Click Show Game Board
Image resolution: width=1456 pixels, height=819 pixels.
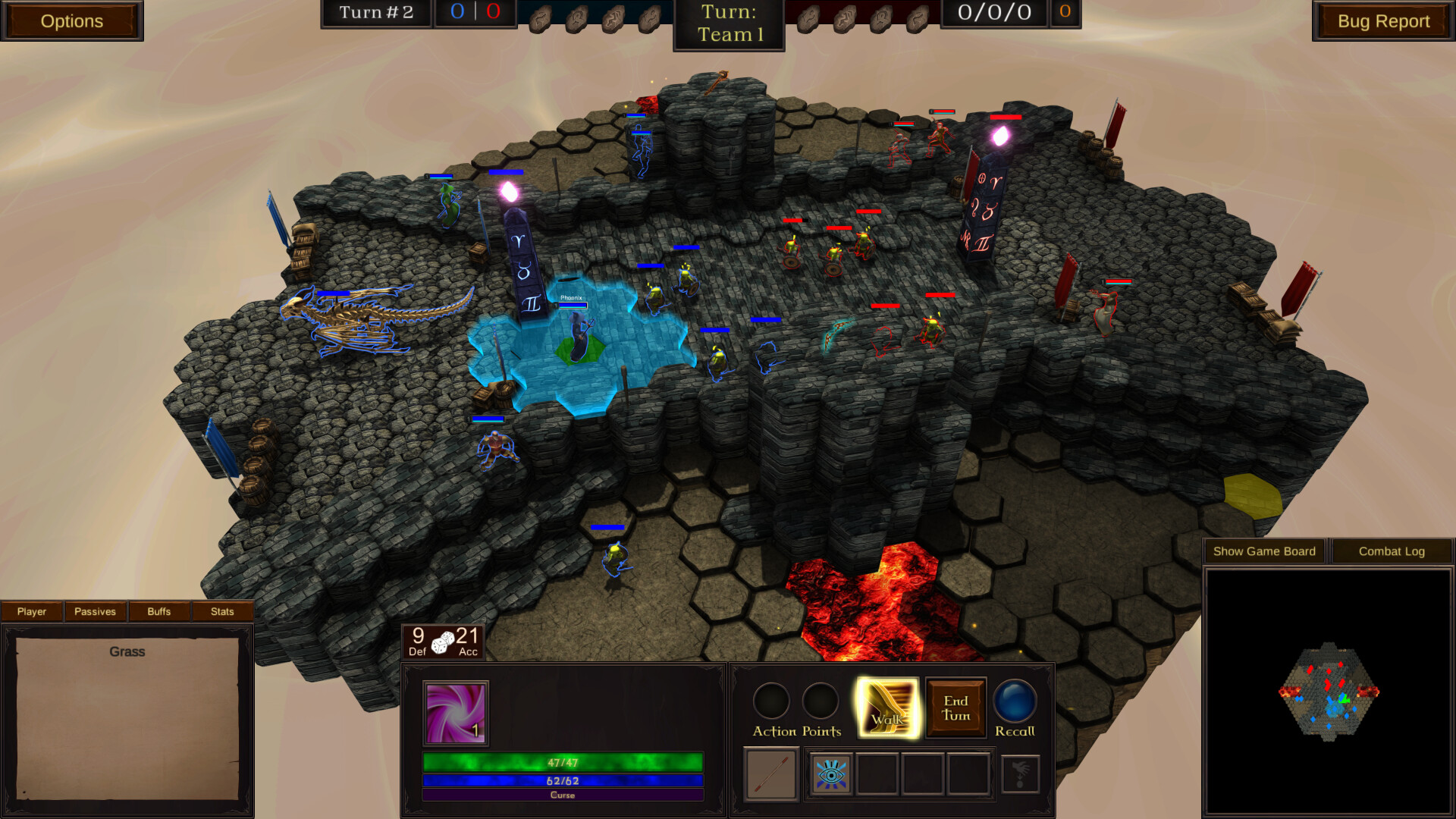[x=1263, y=551]
